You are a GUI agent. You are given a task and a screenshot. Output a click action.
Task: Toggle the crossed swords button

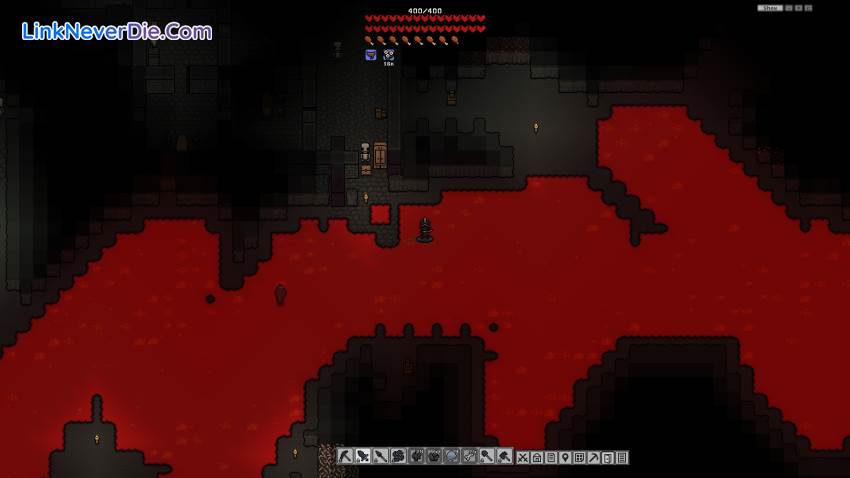(x=523, y=458)
